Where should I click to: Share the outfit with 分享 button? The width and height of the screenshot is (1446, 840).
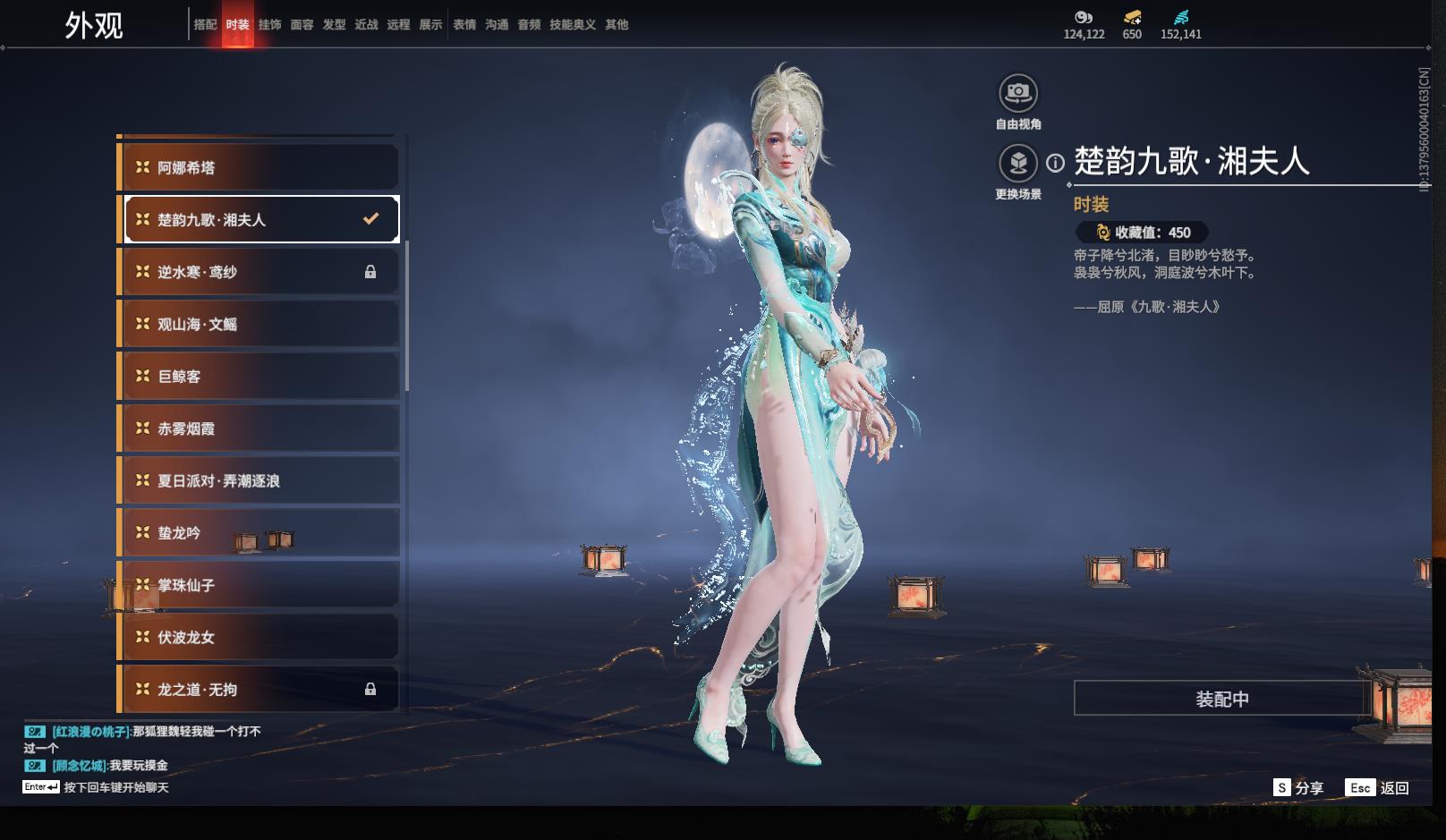click(x=1298, y=787)
